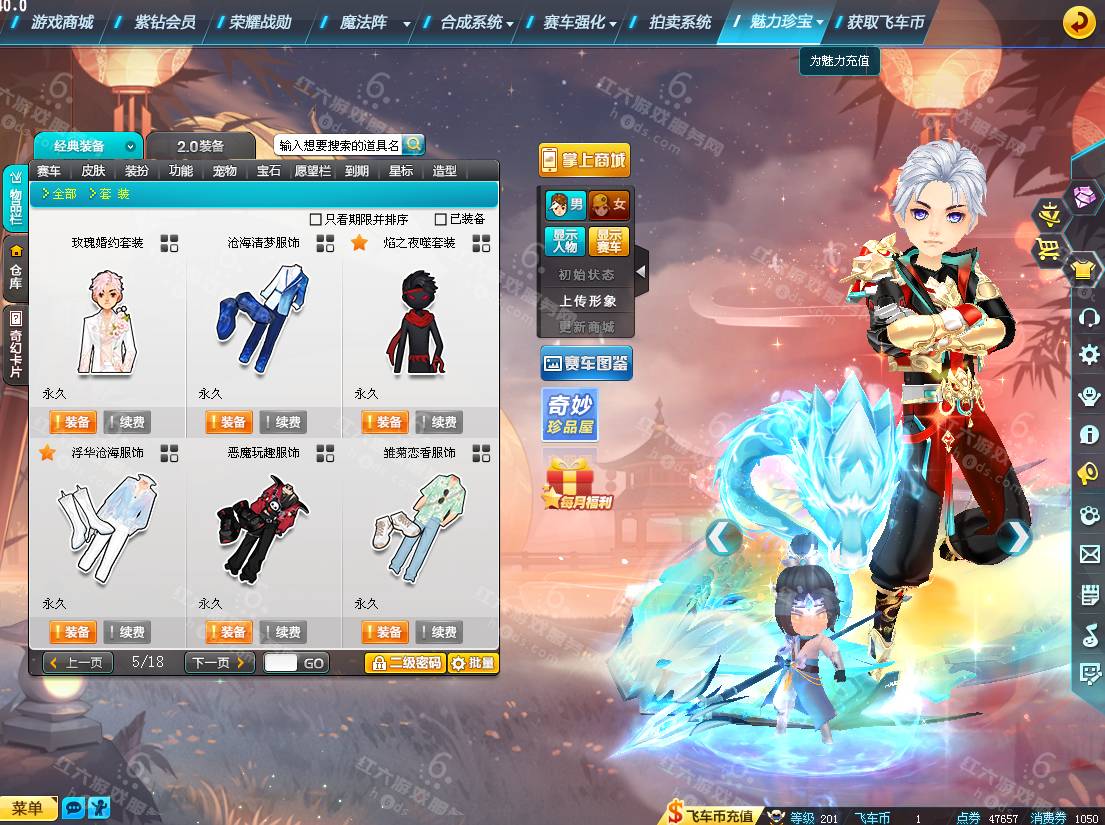
Task: Select the 宝石 category tab
Action: click(x=269, y=171)
